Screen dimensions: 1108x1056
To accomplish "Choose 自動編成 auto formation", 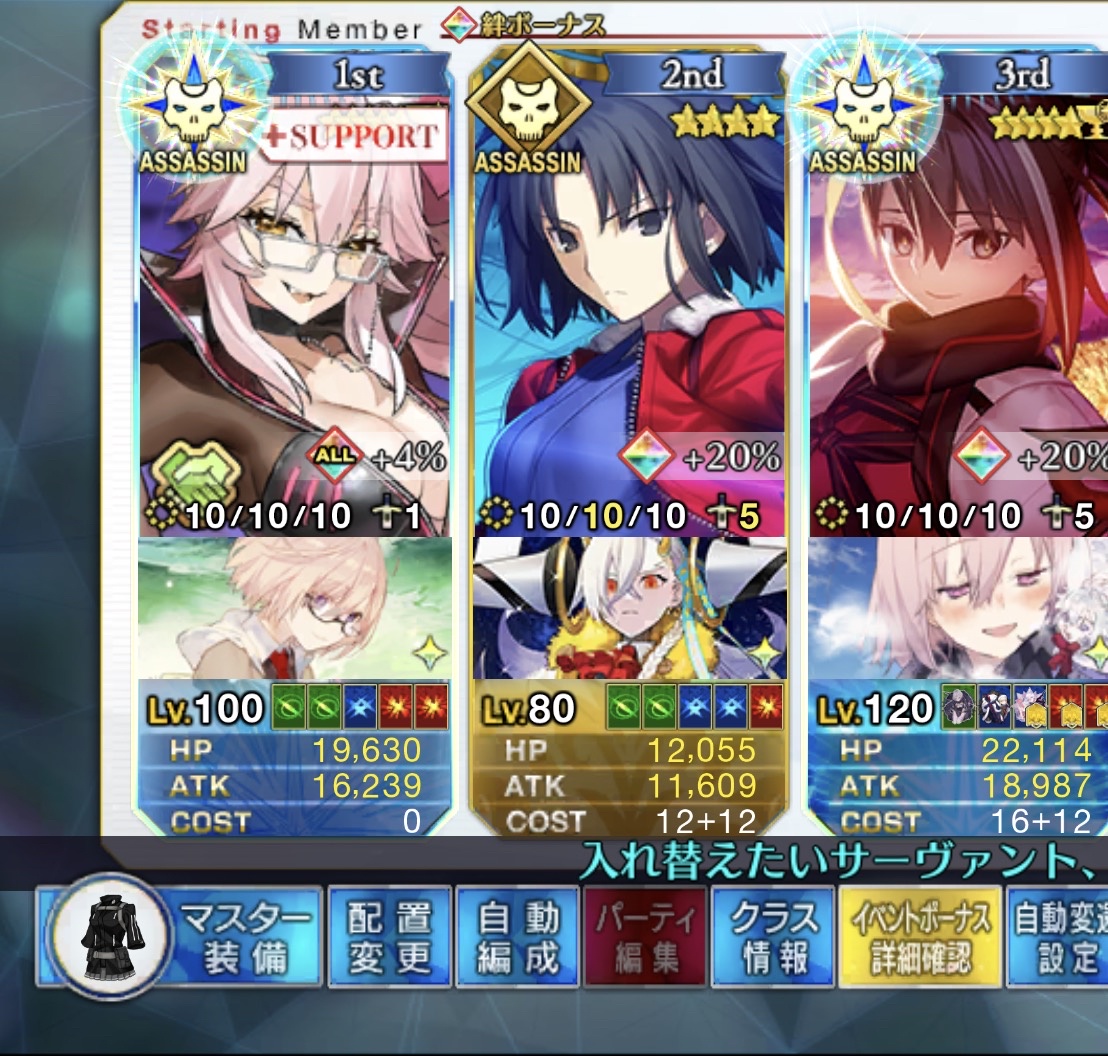I will click(517, 935).
